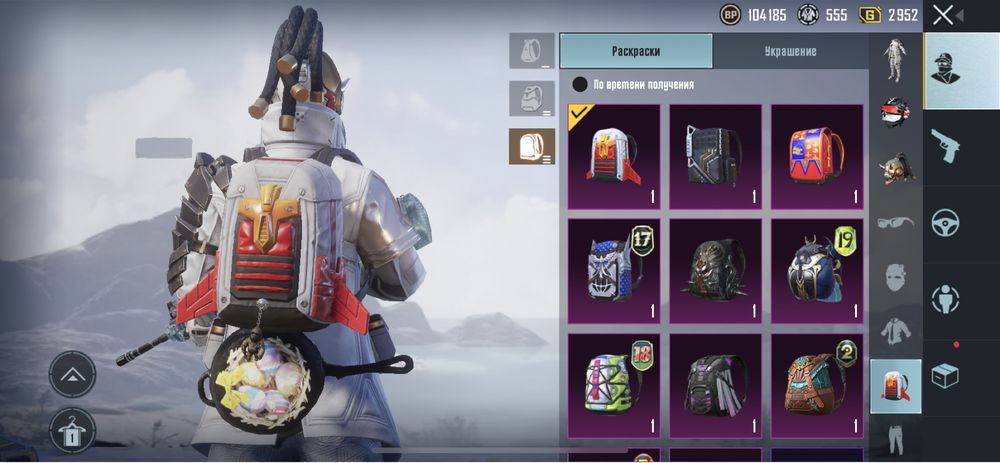This screenshot has height=463, width=1000.
Task: Show the red helmet headgear category
Action: pyautogui.click(x=895, y=112)
